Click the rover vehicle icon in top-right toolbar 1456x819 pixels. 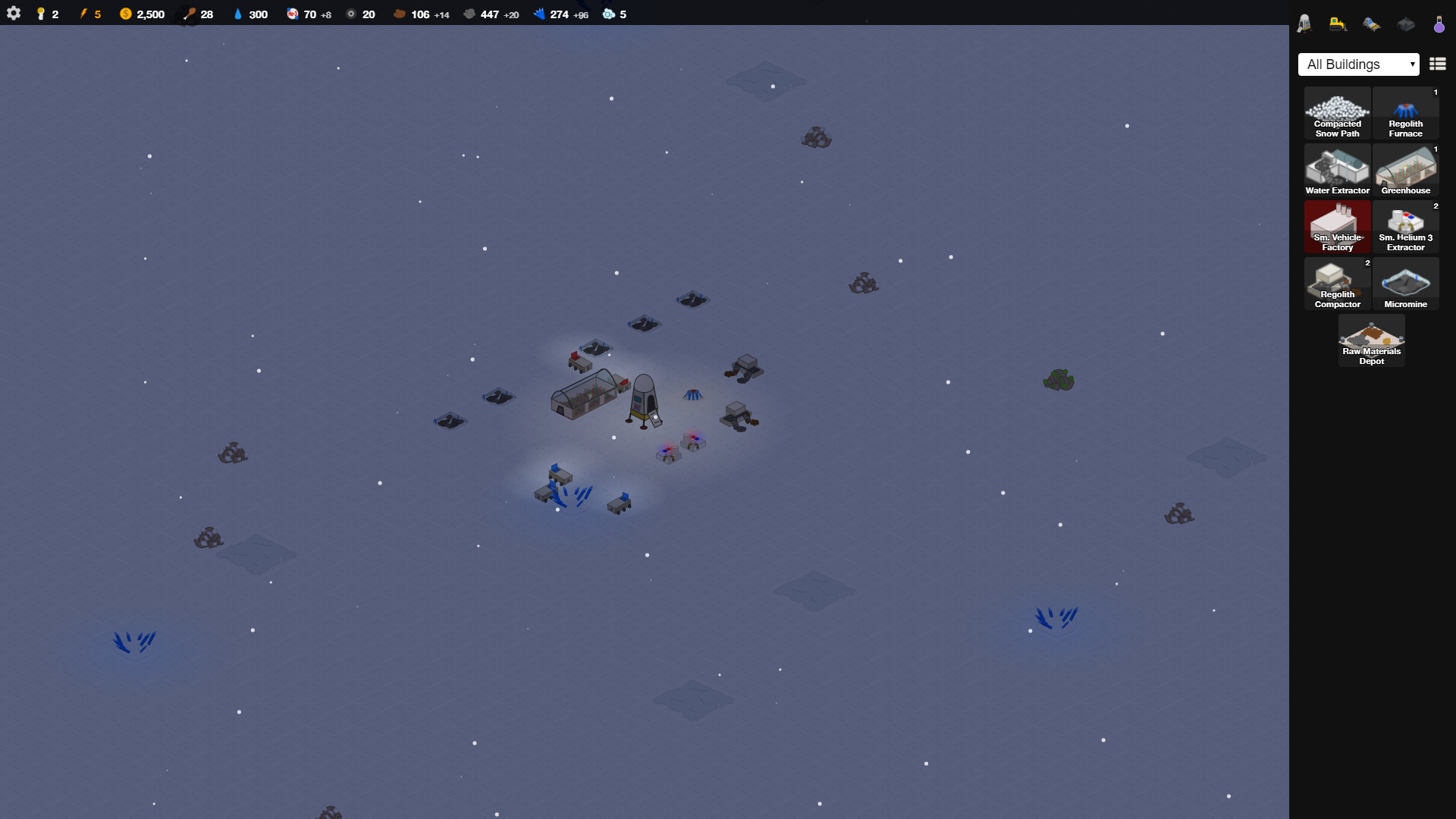pos(1372,24)
